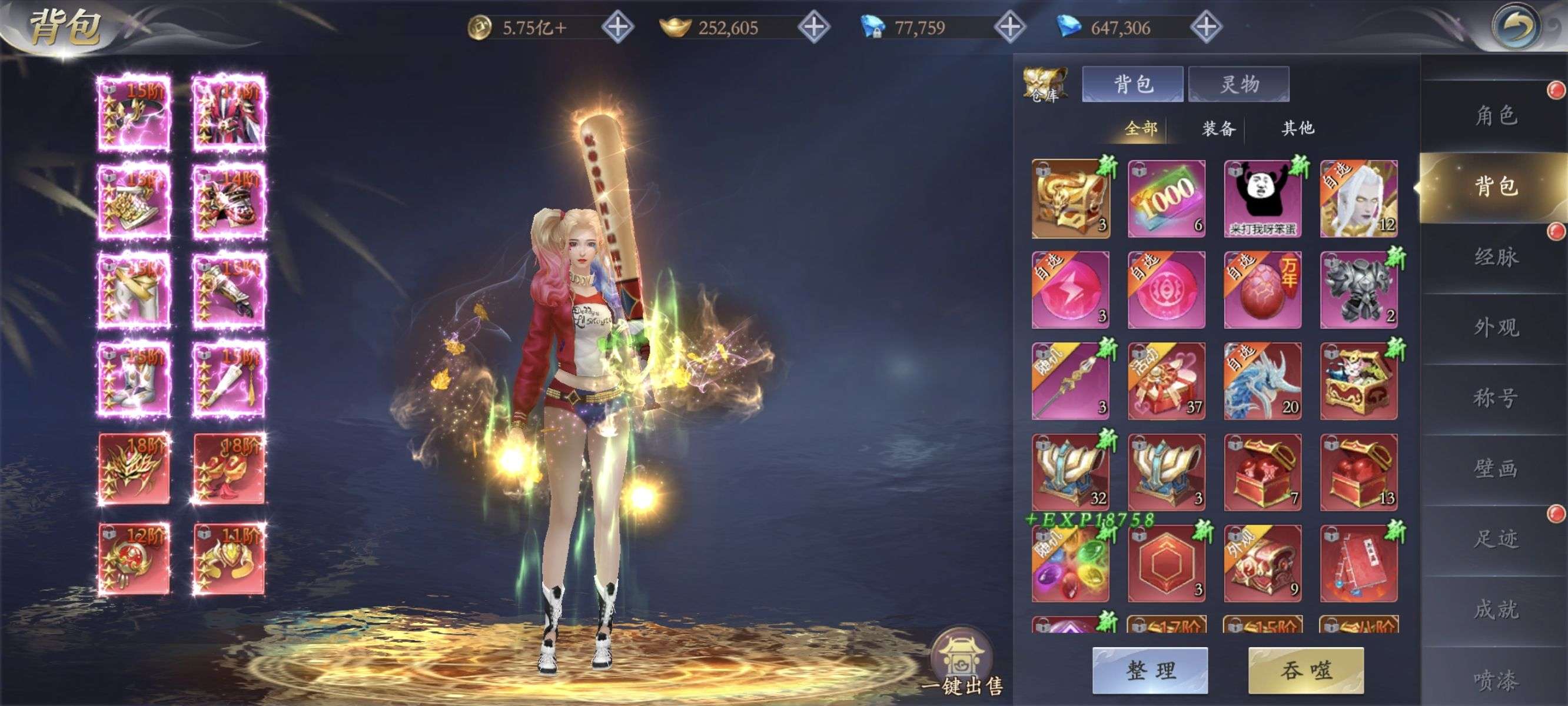The height and width of the screenshot is (706, 1568).
Task: Open the 仓库 warehouse chest
Action: [x=1045, y=85]
